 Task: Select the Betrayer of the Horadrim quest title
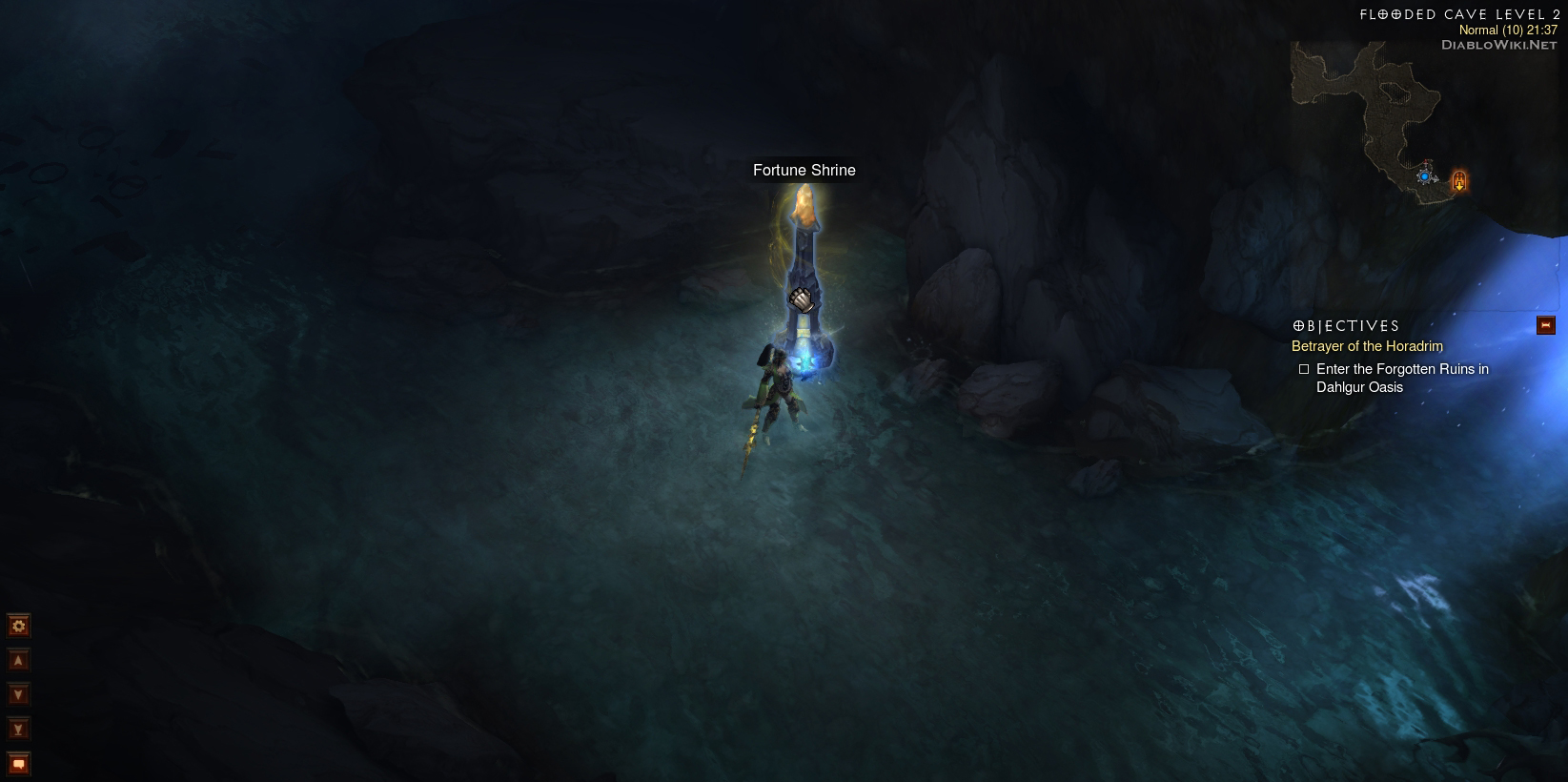tap(1367, 346)
